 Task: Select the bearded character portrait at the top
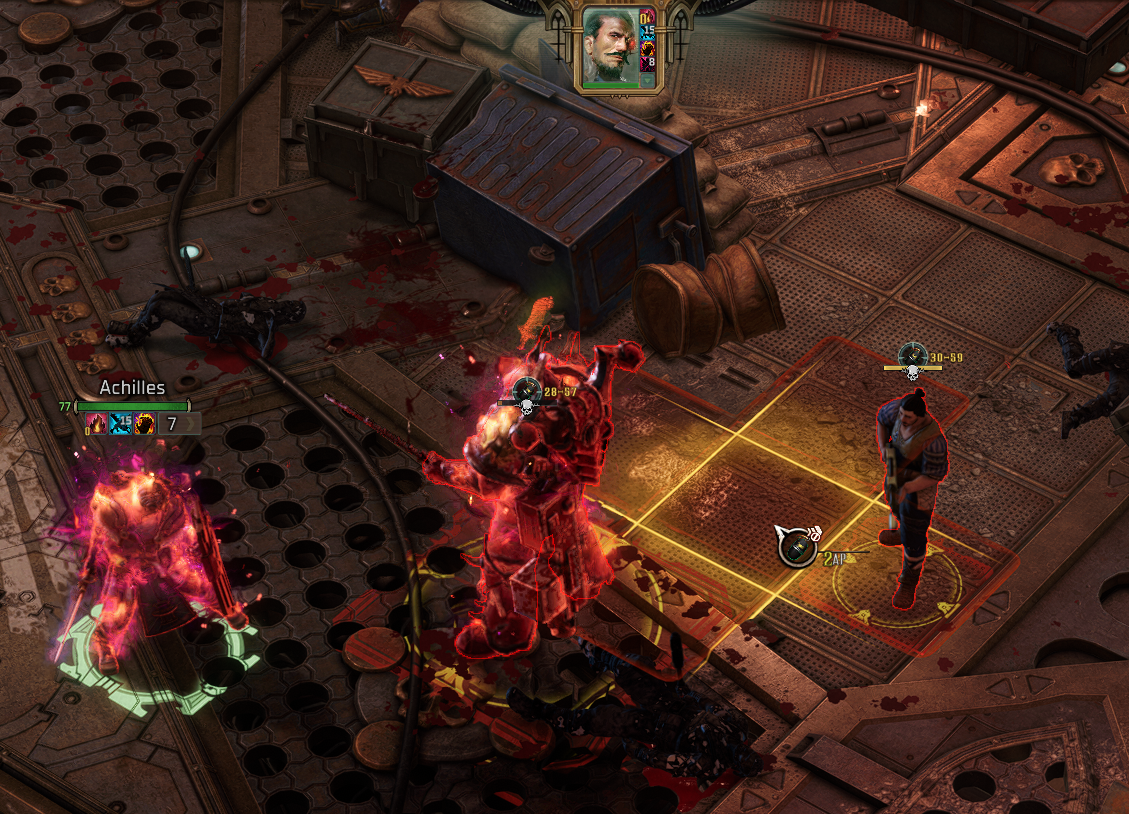610,45
